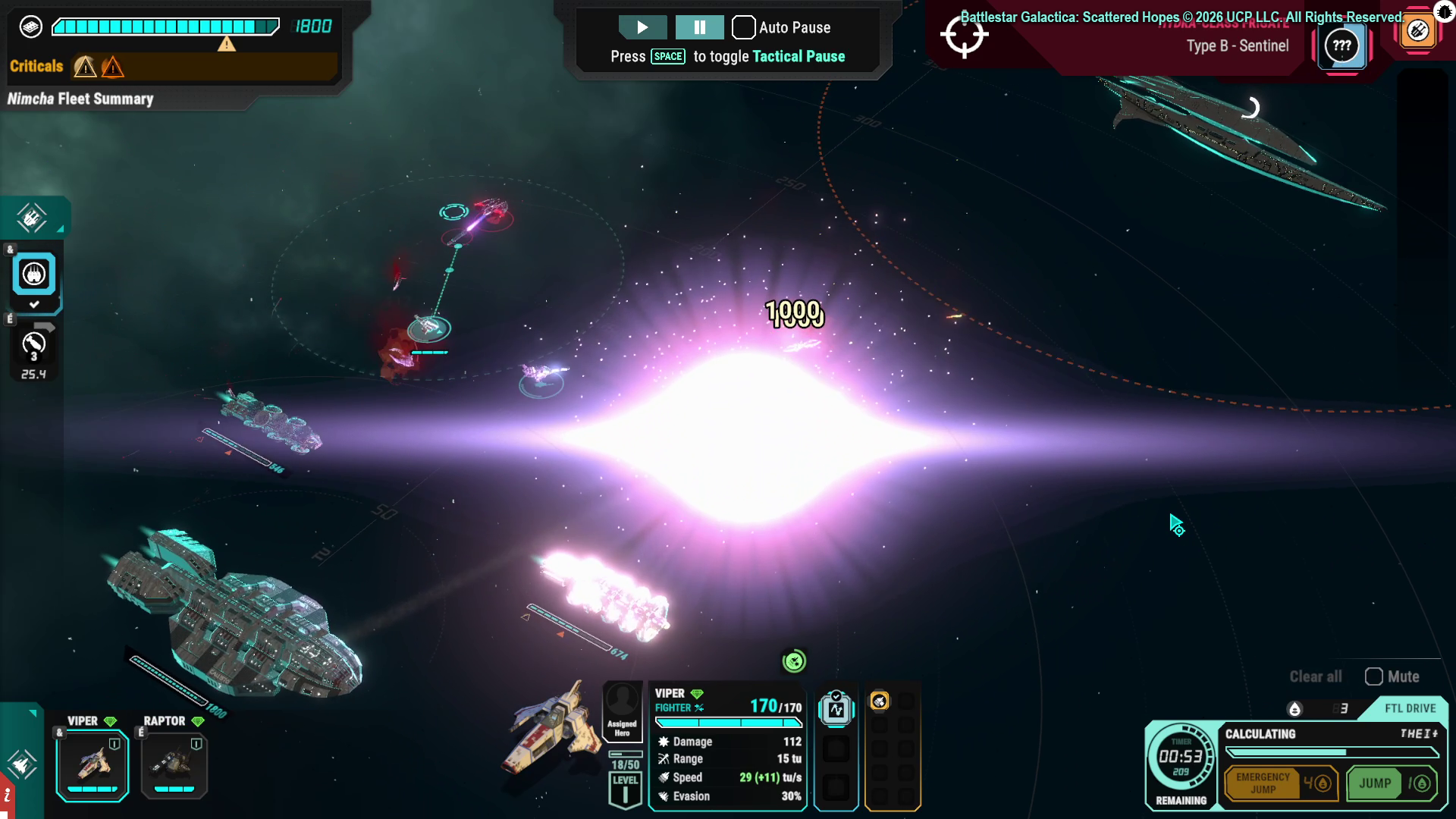Open the Nimcha Fleet Summary panel
Screen dimensions: 1456x819
80,99
